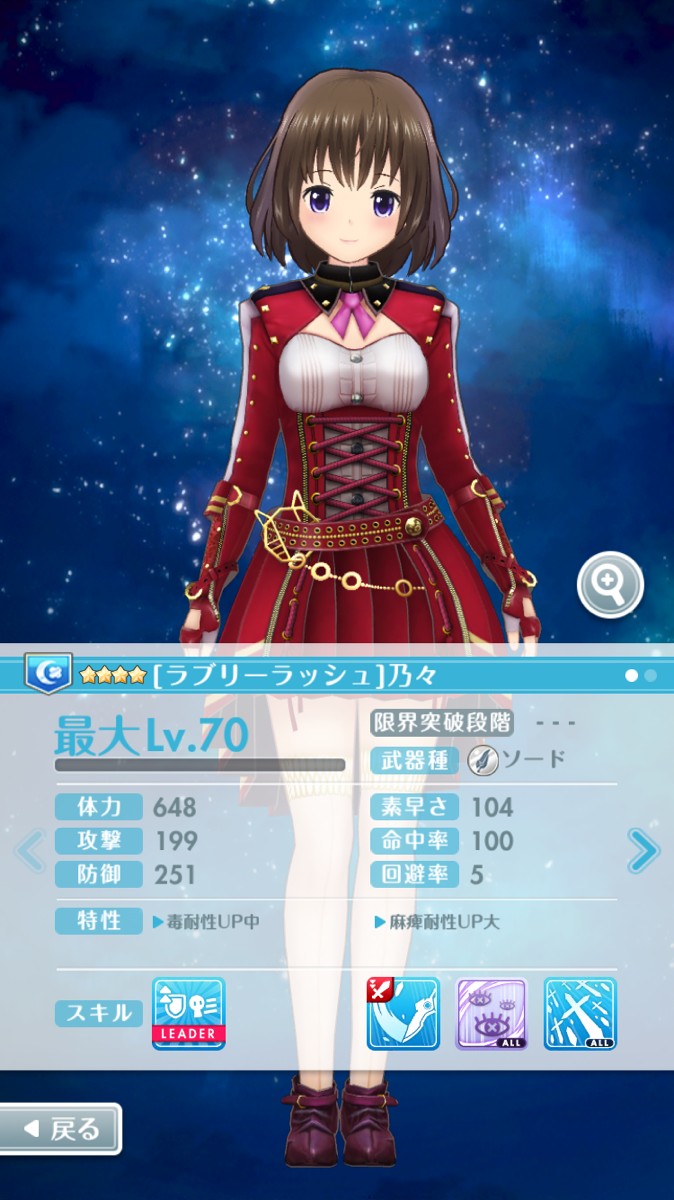Viewport: 674px width, 1200px height.
Task: Tap the 毒耐性UP中 trait entry
Action: (206, 922)
